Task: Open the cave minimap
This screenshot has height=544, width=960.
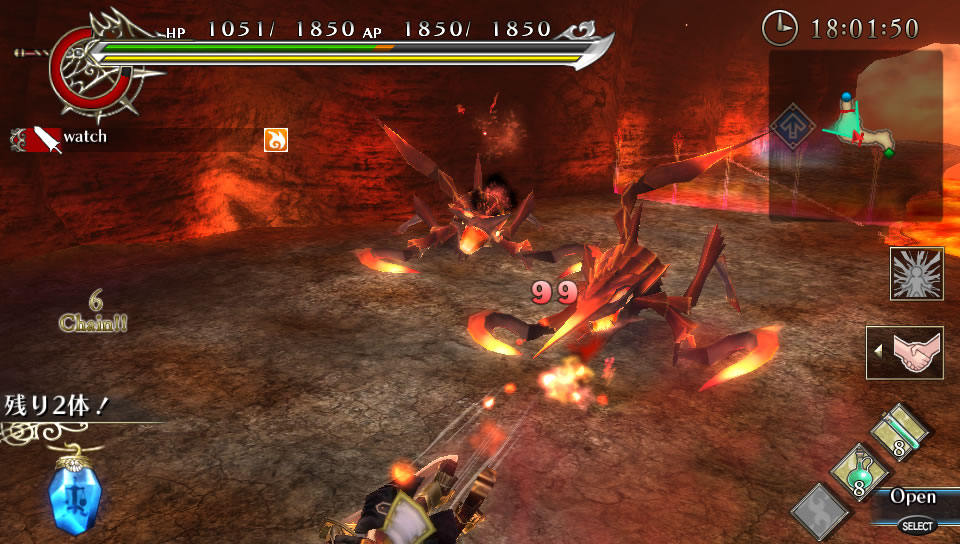Action: pyautogui.click(x=866, y=134)
